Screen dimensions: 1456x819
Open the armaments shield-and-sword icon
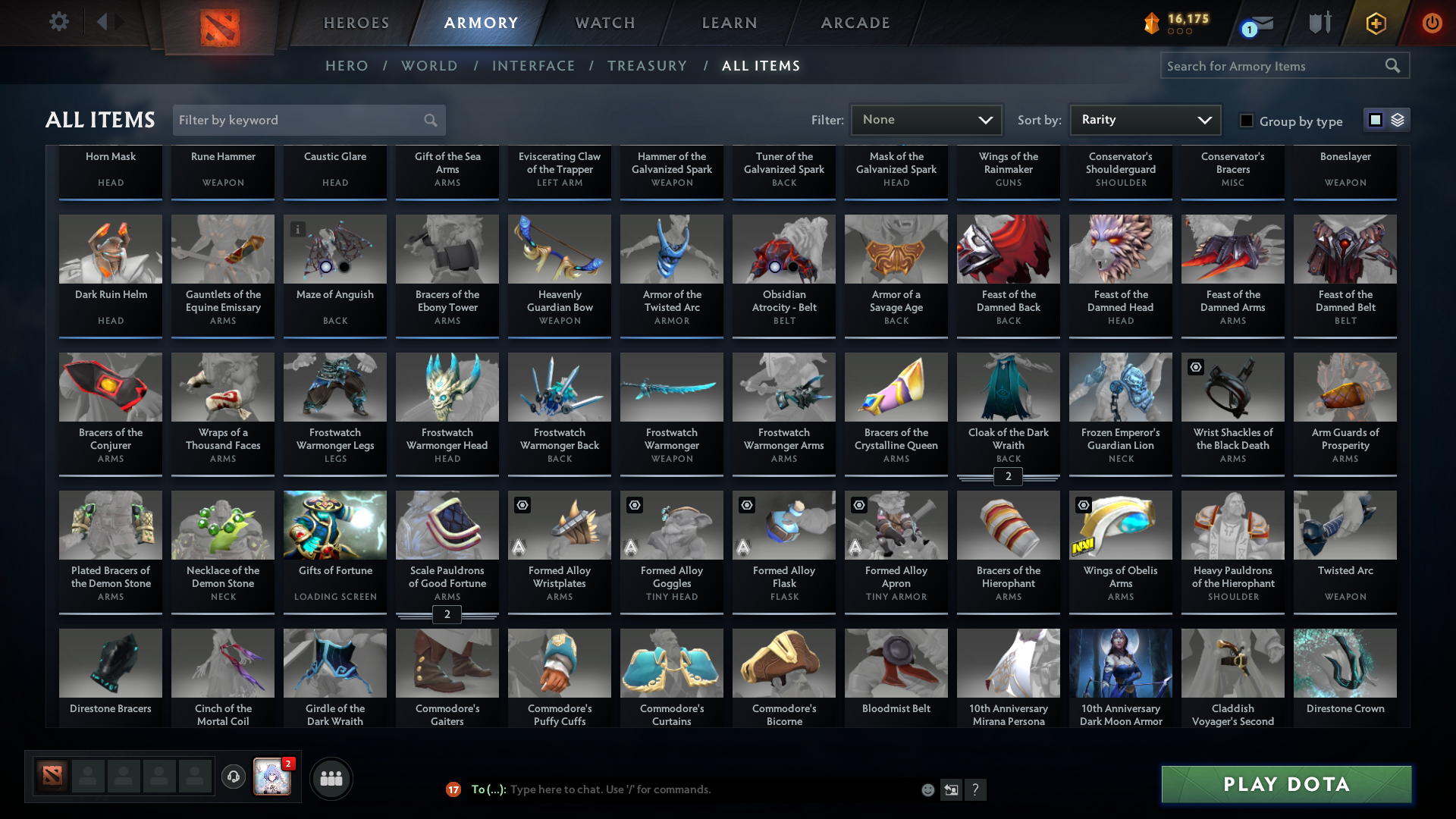coord(1319,22)
